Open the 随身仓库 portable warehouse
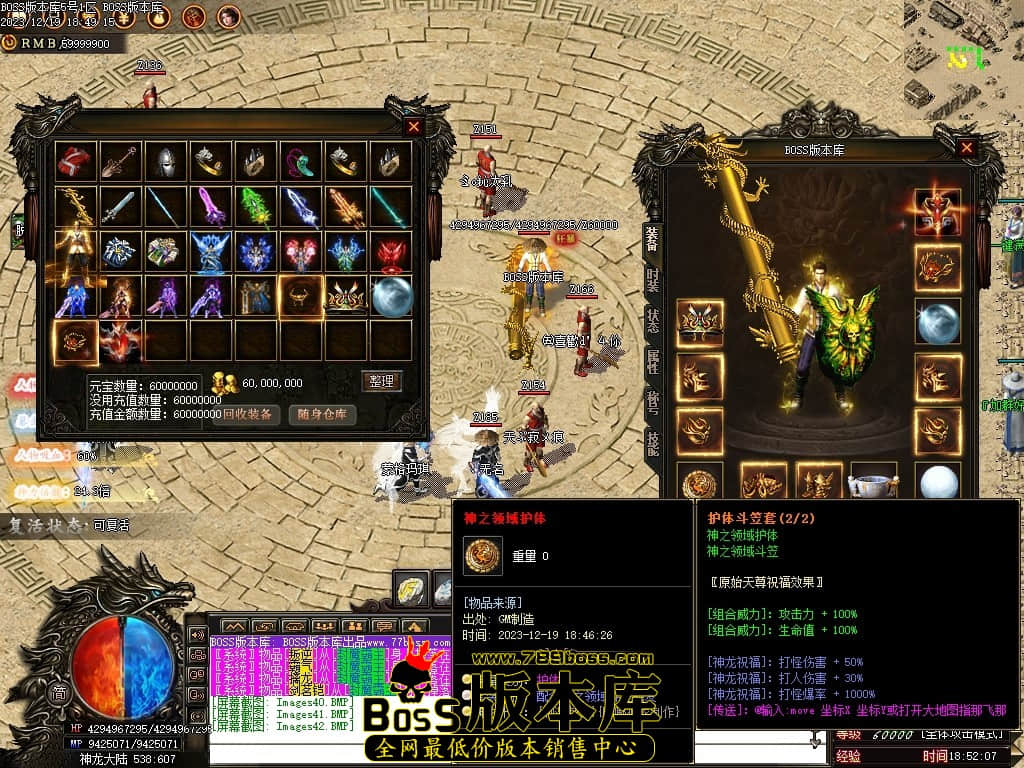Screen dimensions: 1024x768 tap(322, 414)
